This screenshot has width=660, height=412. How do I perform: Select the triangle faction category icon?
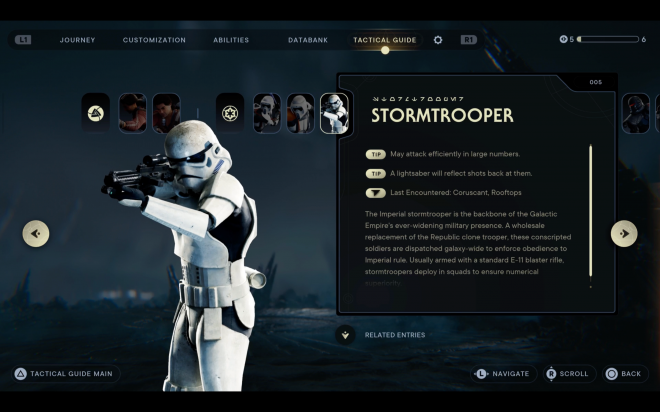point(96,113)
